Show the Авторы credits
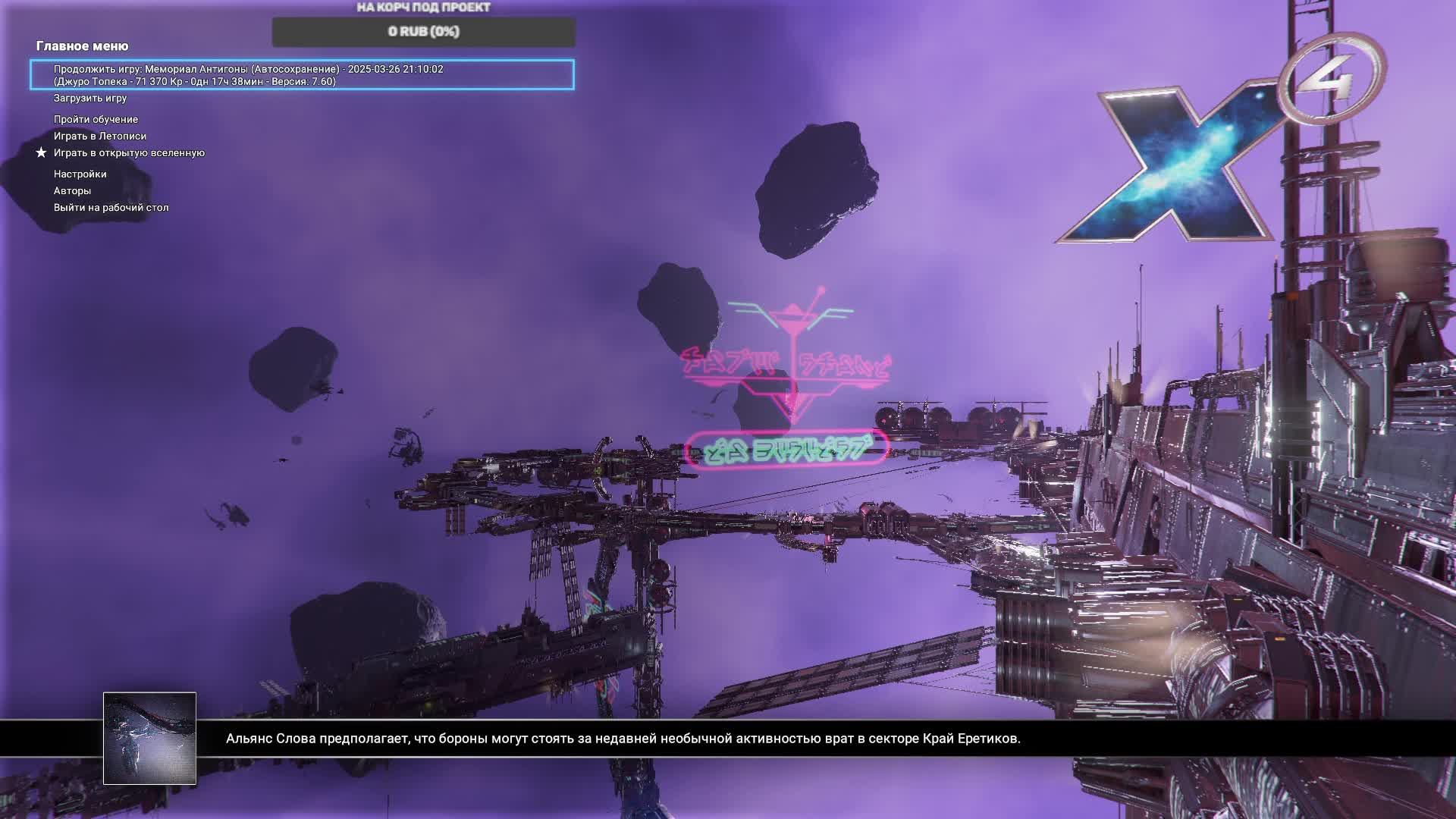Screen dimensions: 1456x819 (x=72, y=190)
